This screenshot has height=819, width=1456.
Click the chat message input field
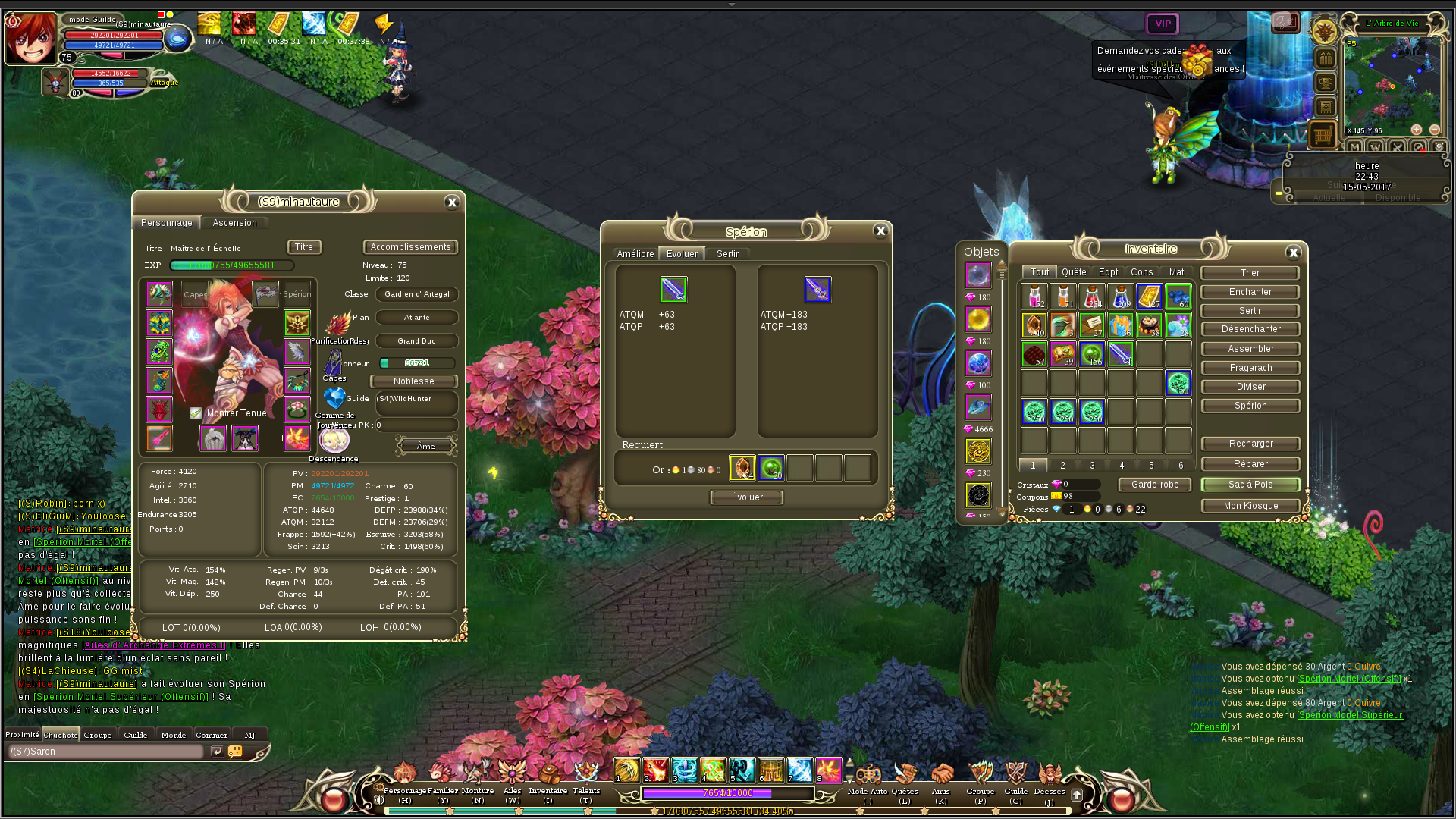(x=106, y=752)
